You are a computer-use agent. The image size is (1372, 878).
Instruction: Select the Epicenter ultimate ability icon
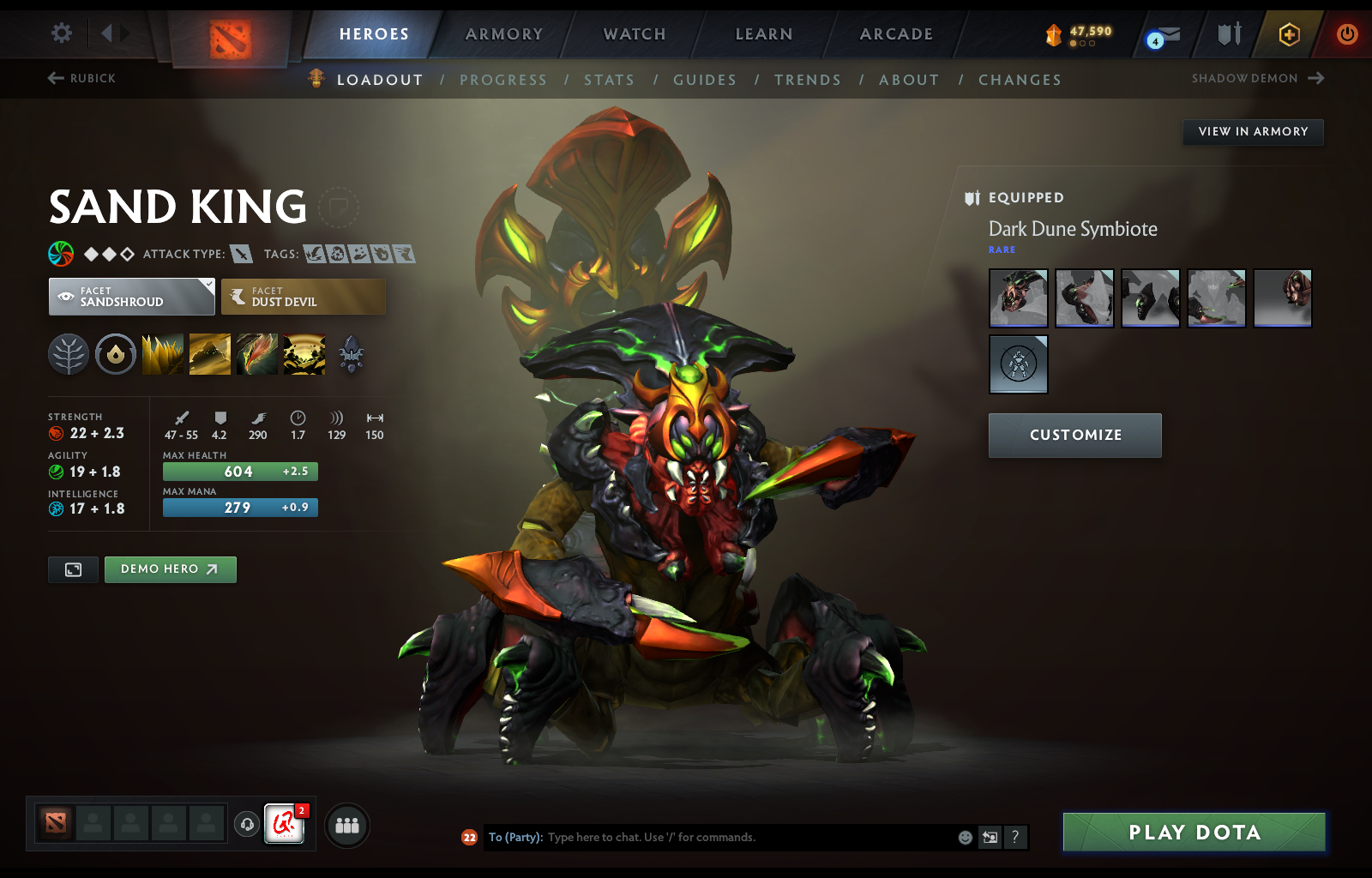304,354
